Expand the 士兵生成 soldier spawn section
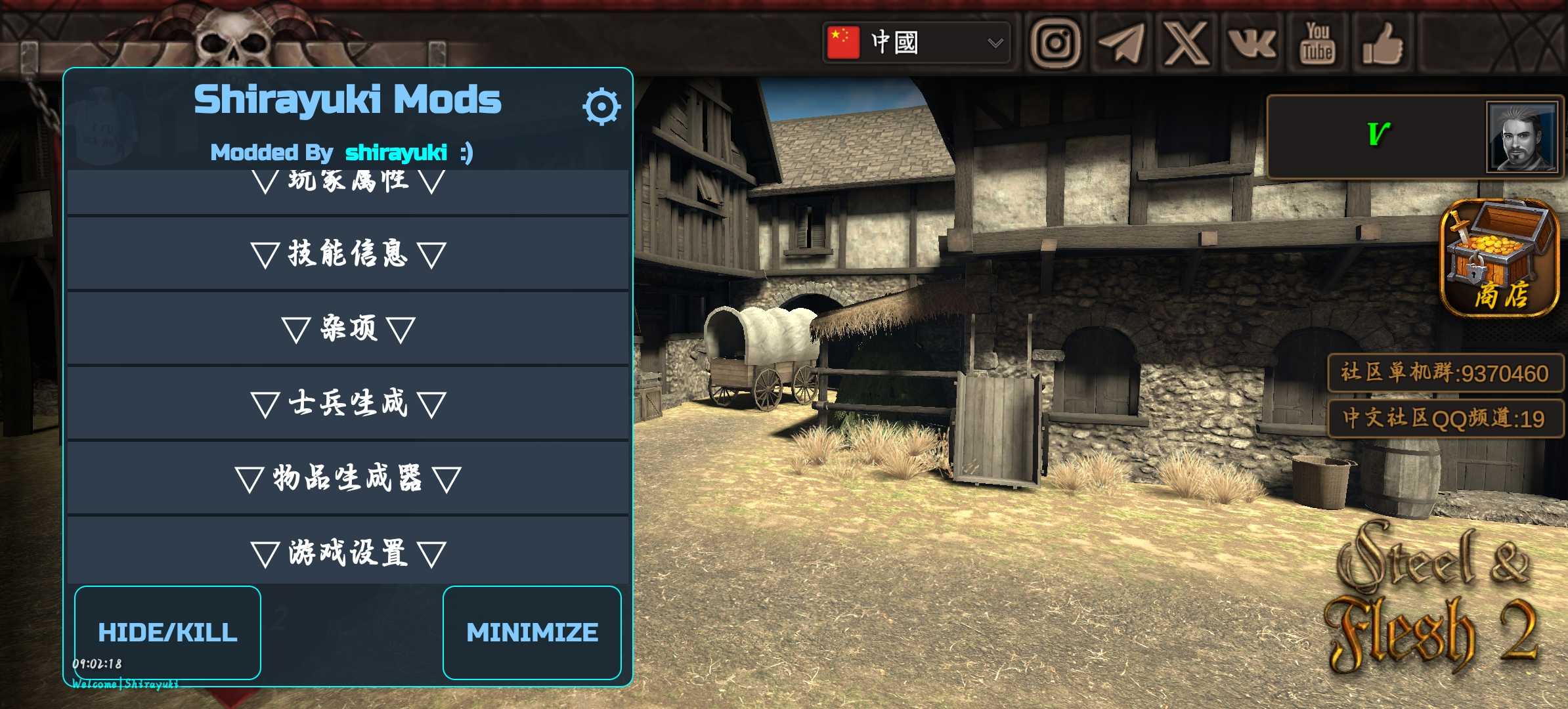This screenshot has height=709, width=1568. click(x=348, y=403)
